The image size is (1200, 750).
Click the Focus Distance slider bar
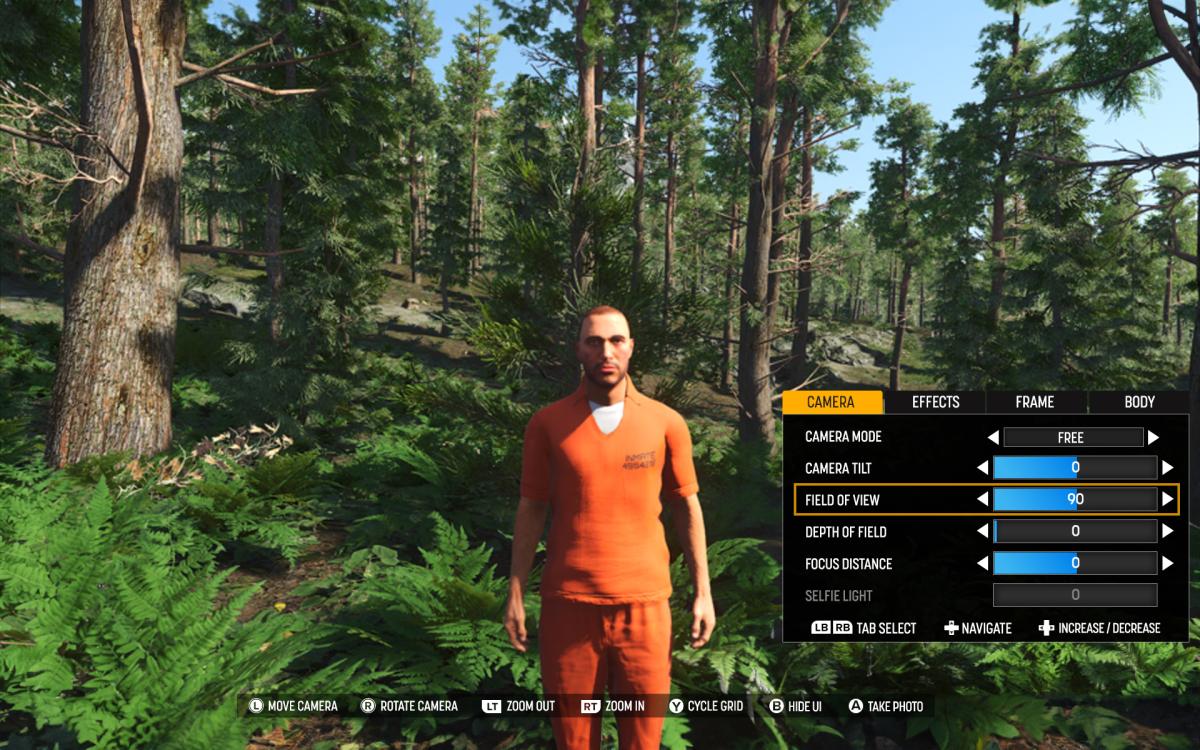pyautogui.click(x=1075, y=563)
